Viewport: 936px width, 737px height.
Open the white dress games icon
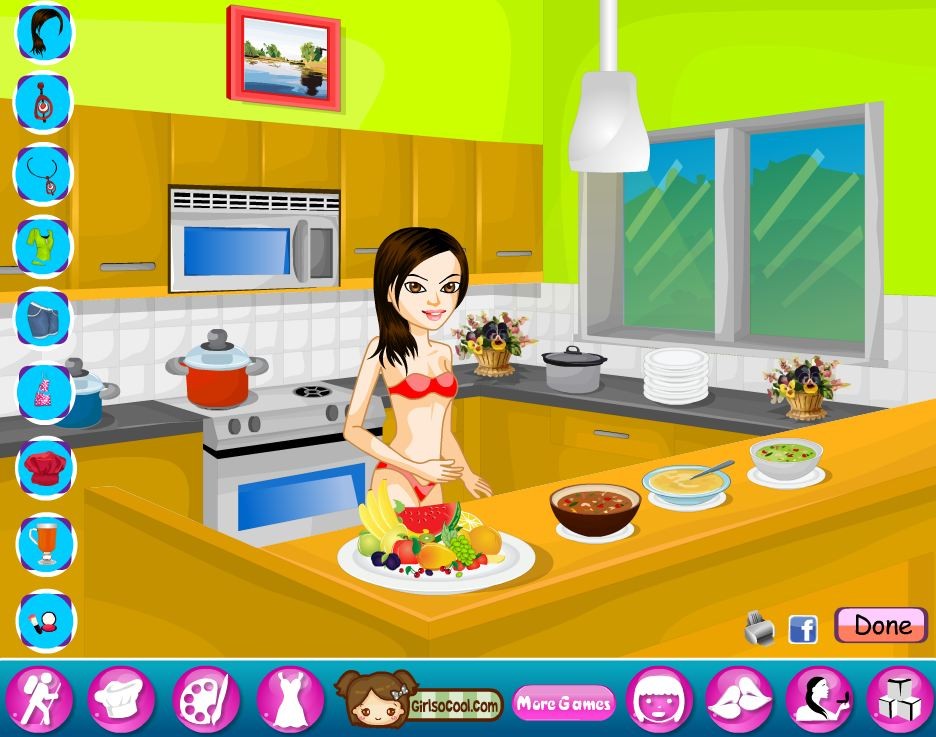290,700
